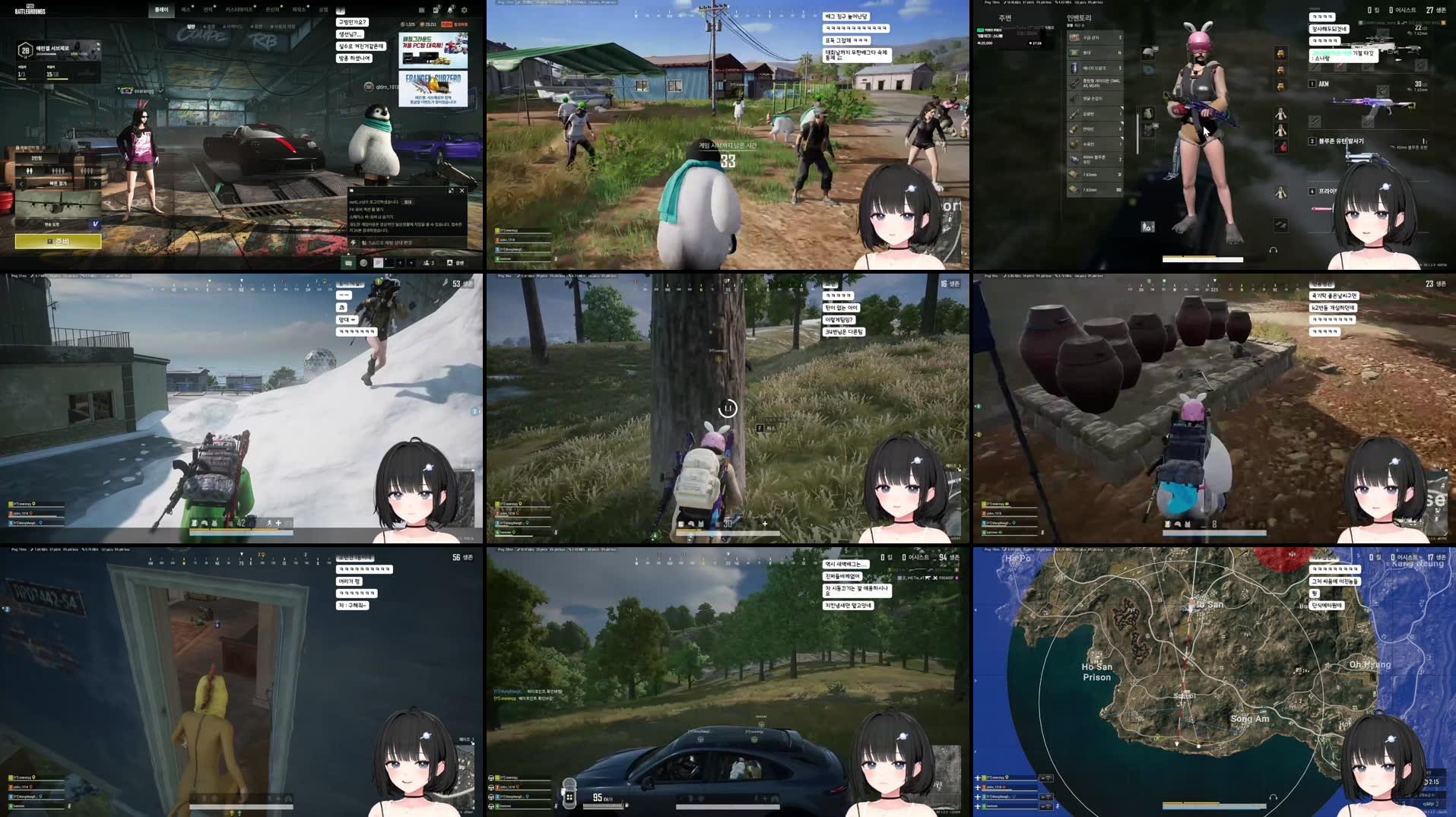The height and width of the screenshot is (817, 1456).
Task: Open the help question mark icon beside 상점
Action: coord(340,11)
